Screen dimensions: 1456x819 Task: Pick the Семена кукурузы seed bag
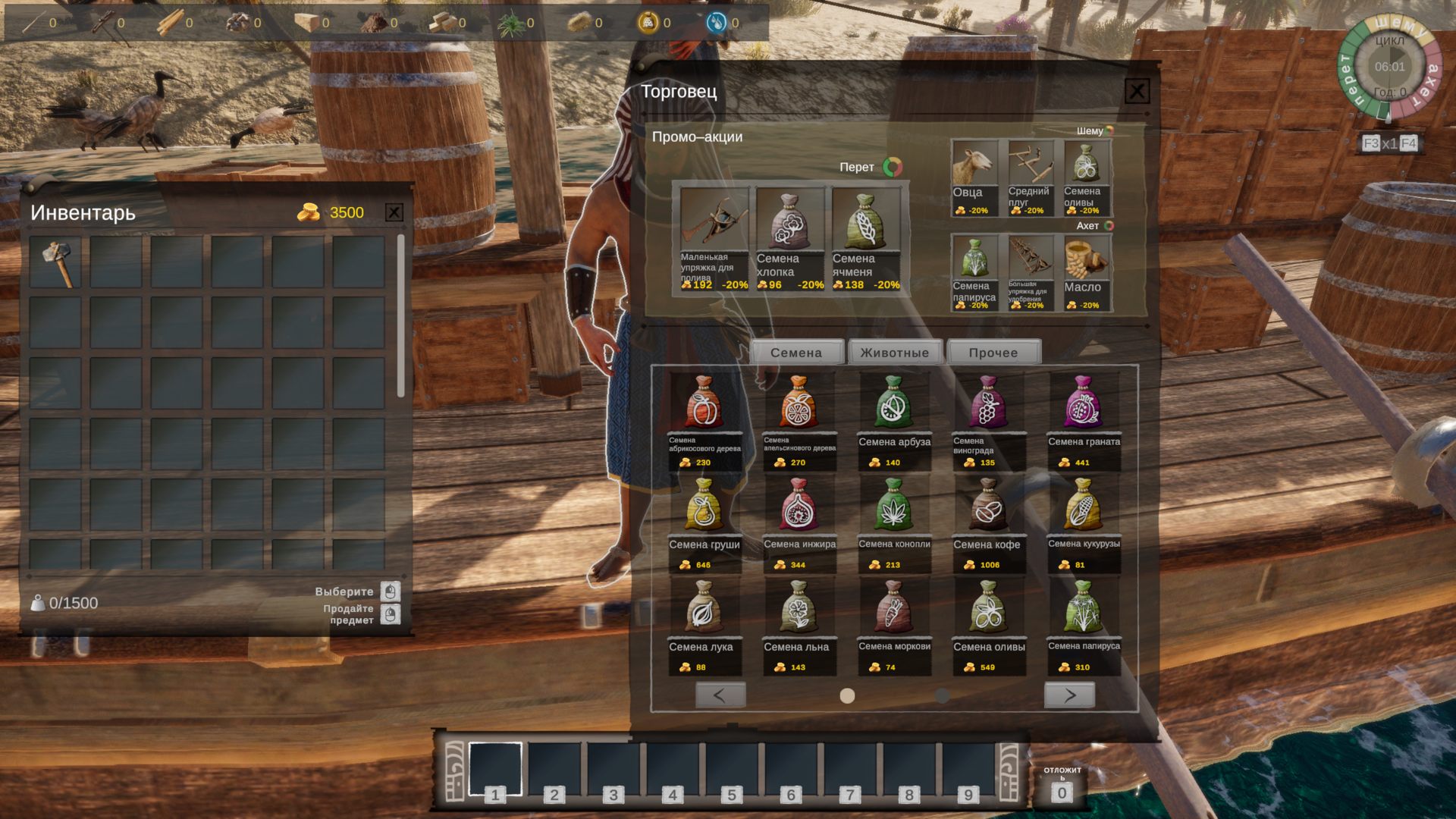[x=1084, y=524]
